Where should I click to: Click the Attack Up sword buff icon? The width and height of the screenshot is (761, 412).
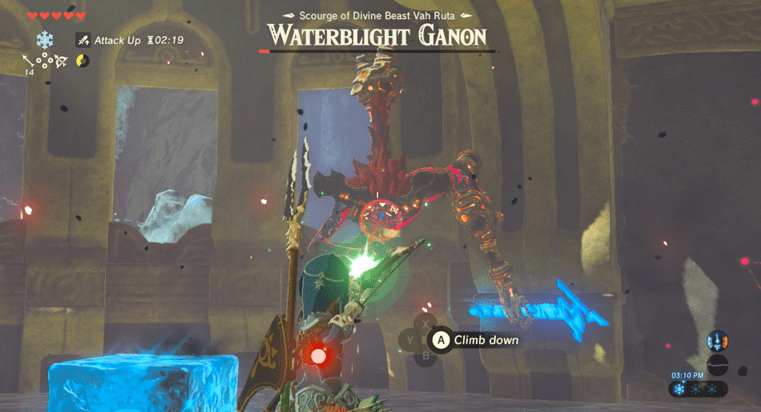click(x=83, y=40)
